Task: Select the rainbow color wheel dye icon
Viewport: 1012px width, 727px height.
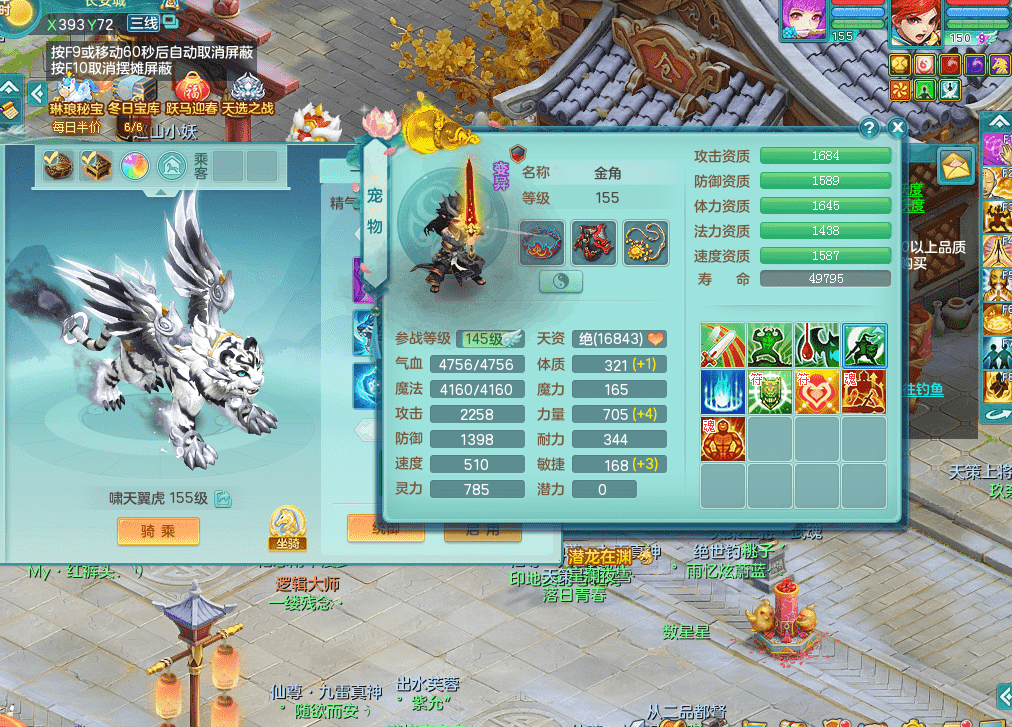Action: 134,165
